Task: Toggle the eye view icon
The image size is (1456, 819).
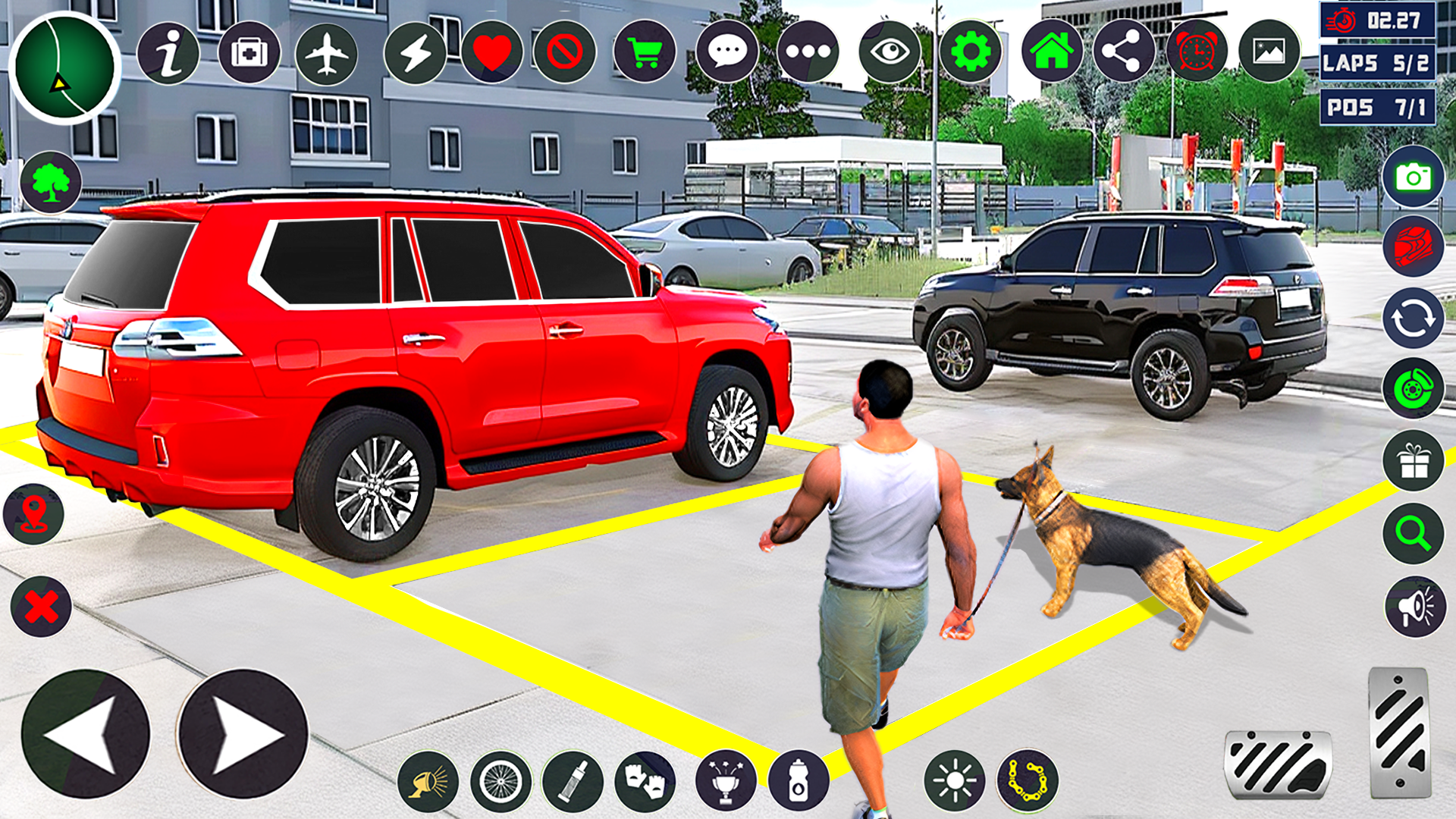Action: pyautogui.click(x=890, y=52)
